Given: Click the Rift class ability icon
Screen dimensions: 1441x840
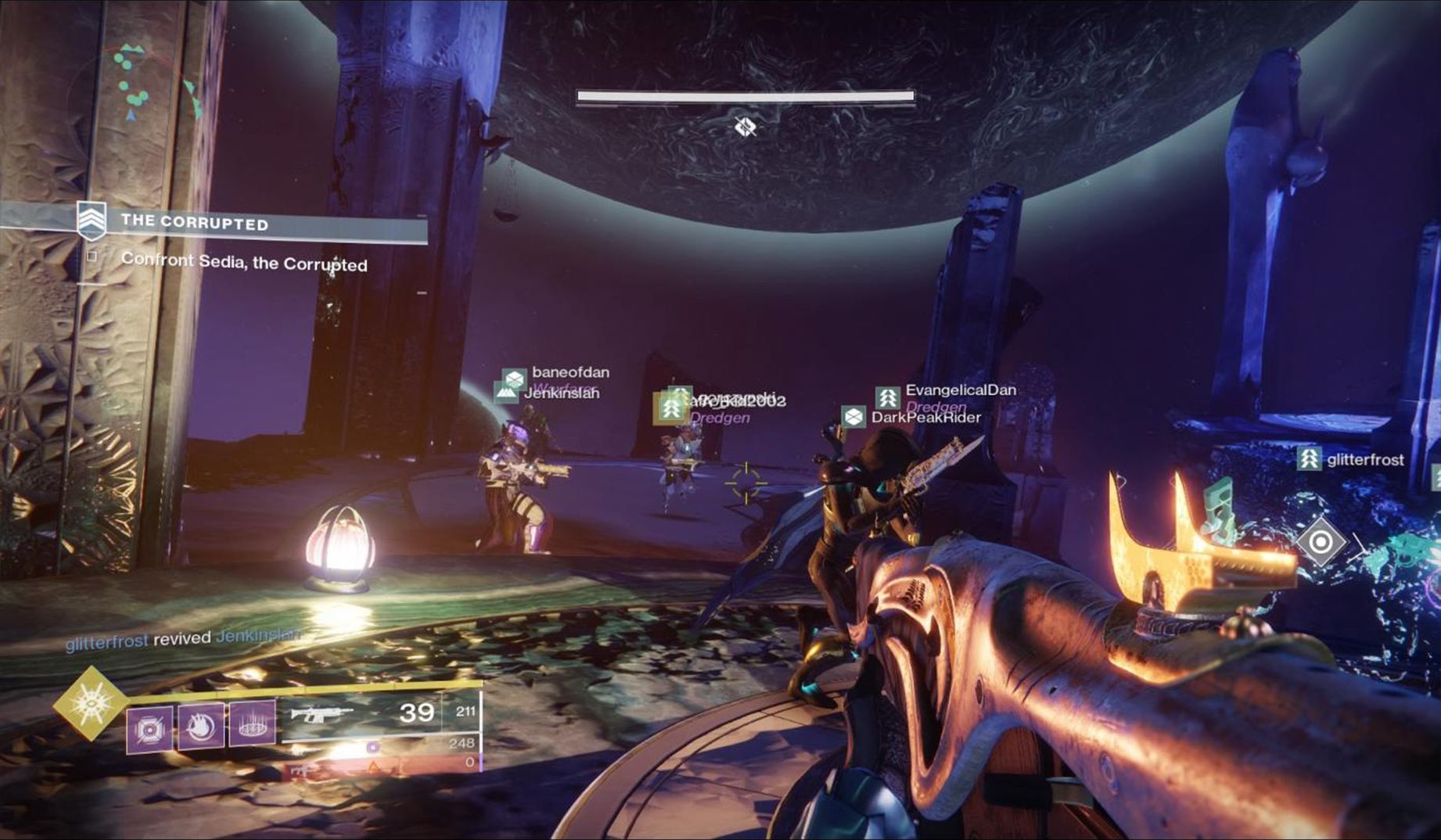Looking at the screenshot, I should coord(252,726).
